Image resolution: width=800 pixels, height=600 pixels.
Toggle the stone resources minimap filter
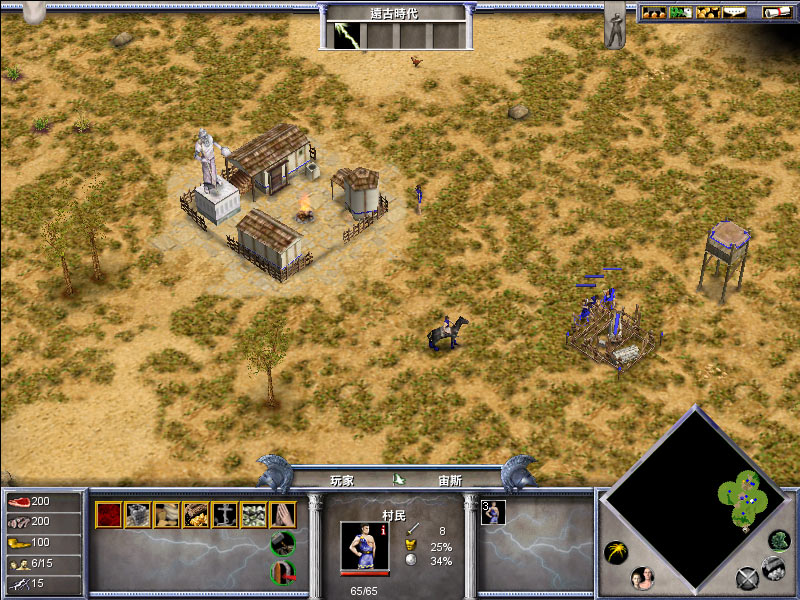(x=771, y=567)
